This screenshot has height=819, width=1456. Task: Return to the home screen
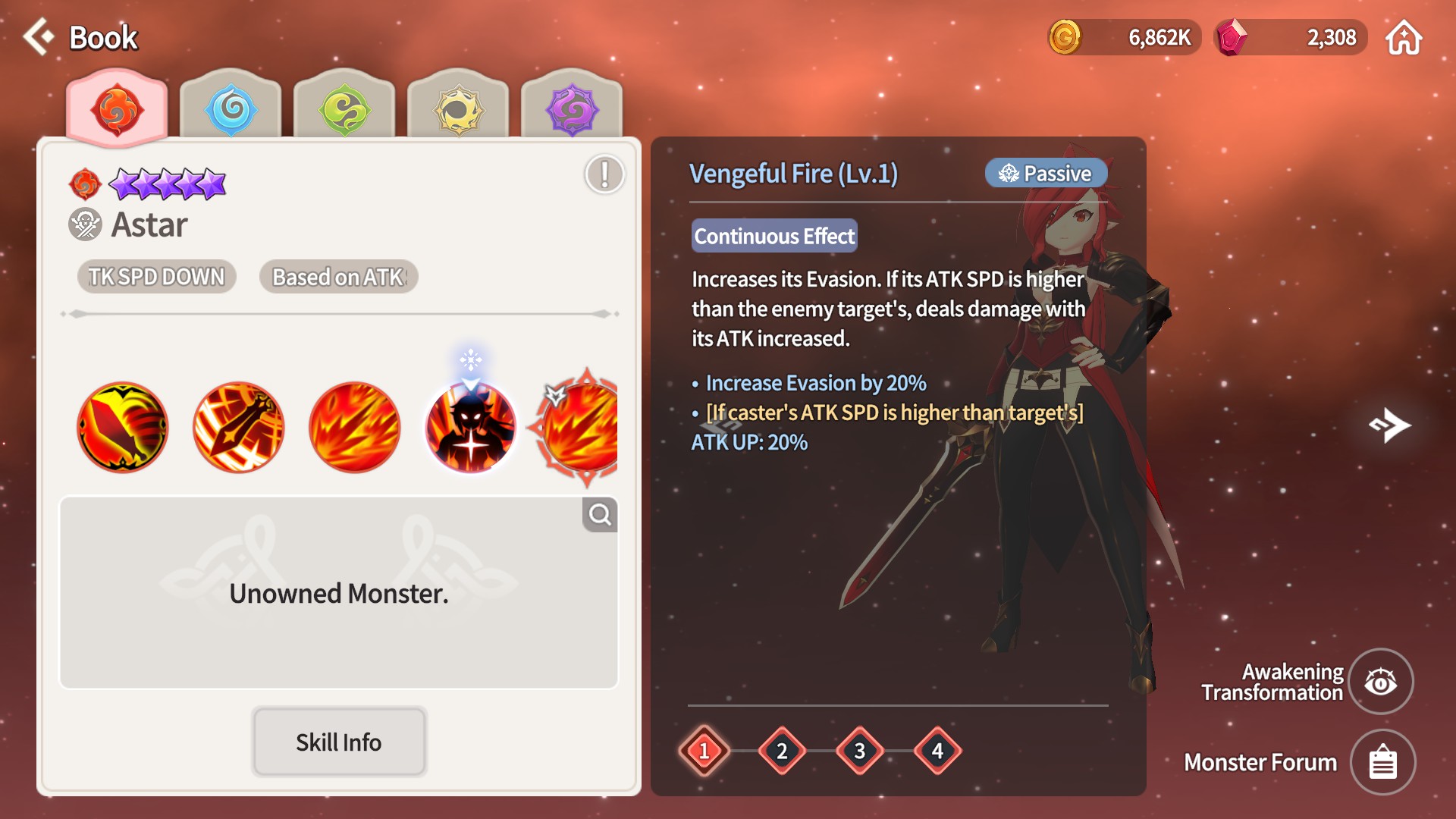coord(1404,38)
